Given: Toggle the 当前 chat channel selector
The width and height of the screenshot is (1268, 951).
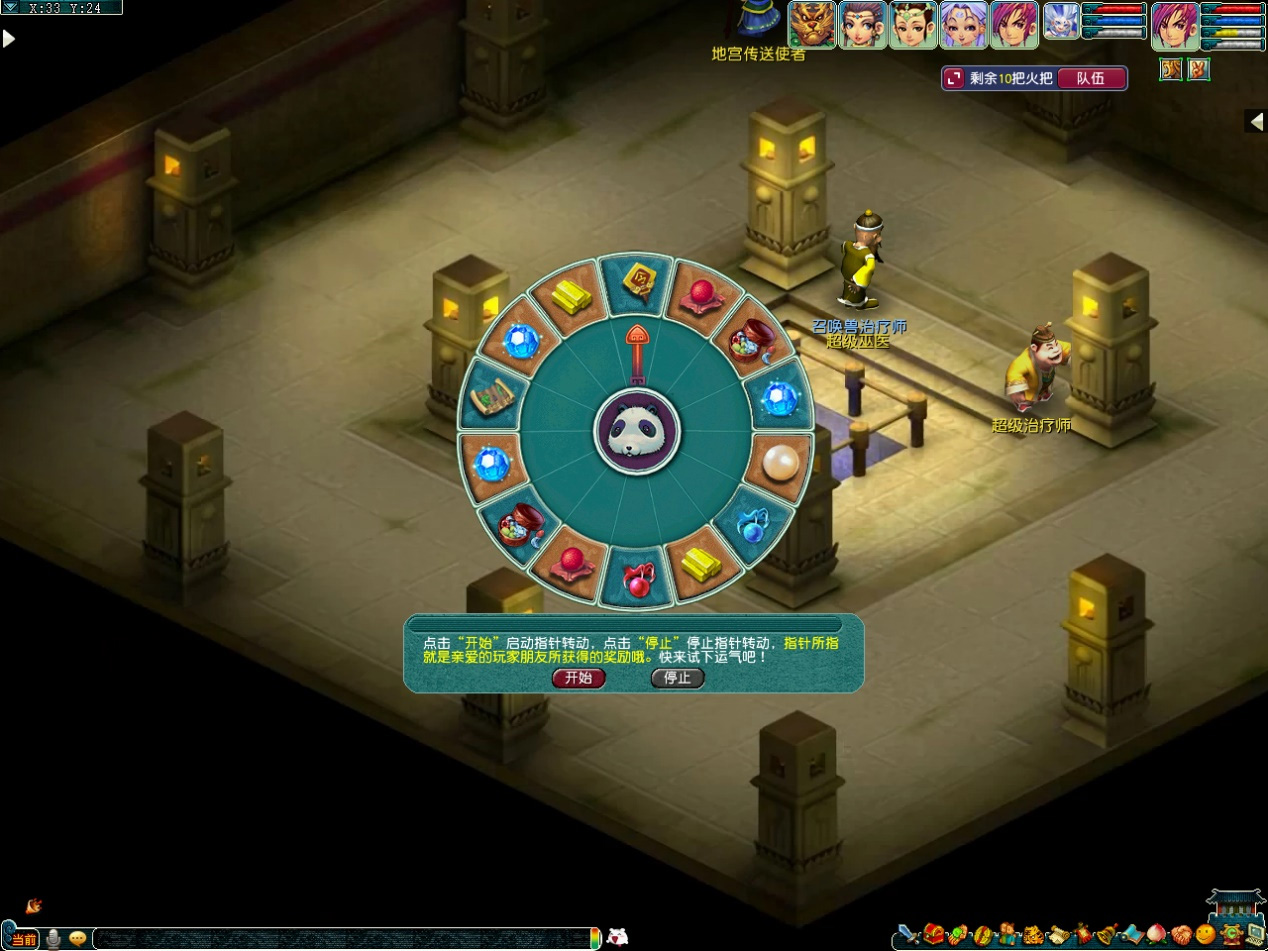Looking at the screenshot, I should (x=24, y=939).
